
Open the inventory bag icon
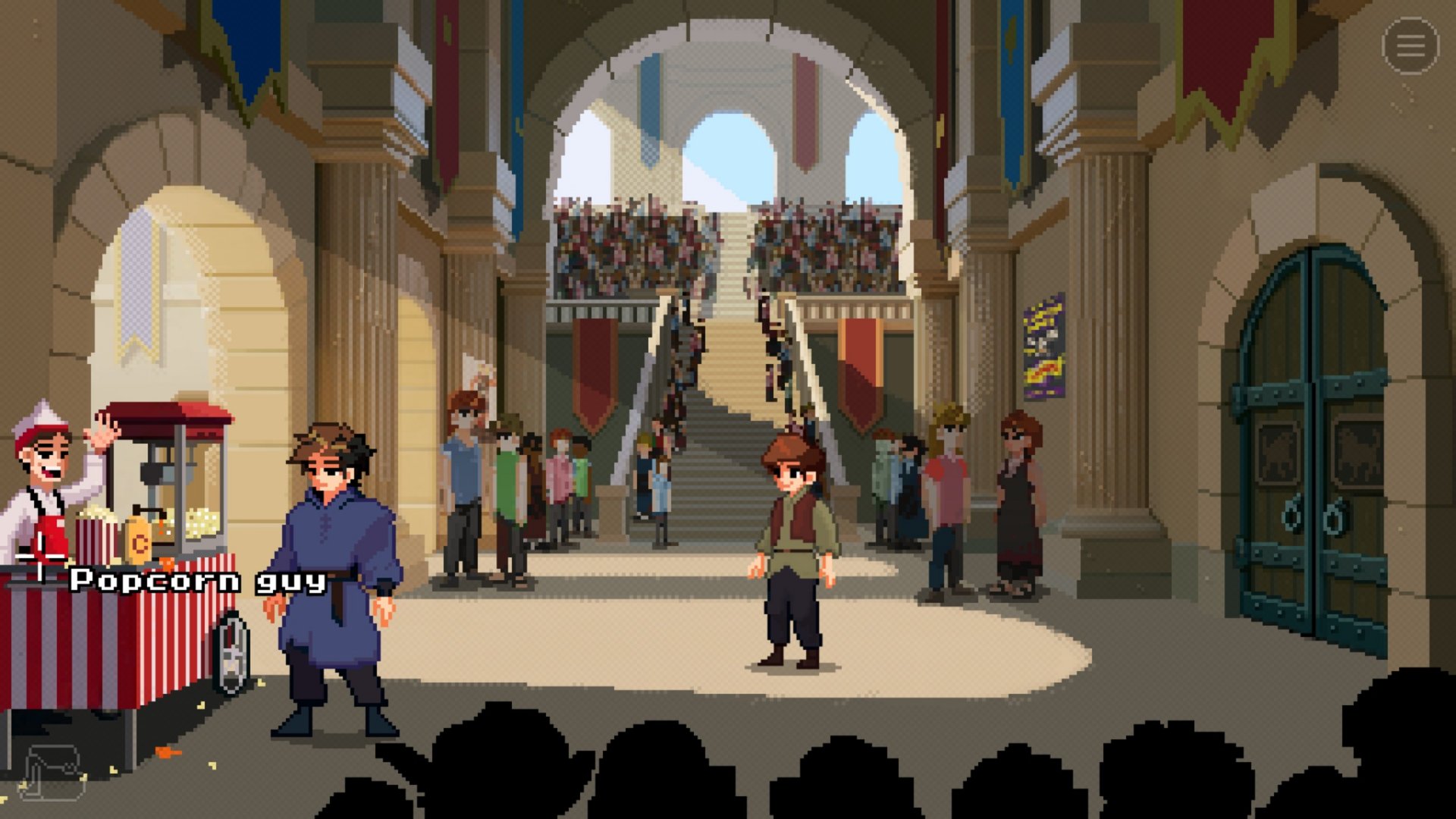coord(53,771)
